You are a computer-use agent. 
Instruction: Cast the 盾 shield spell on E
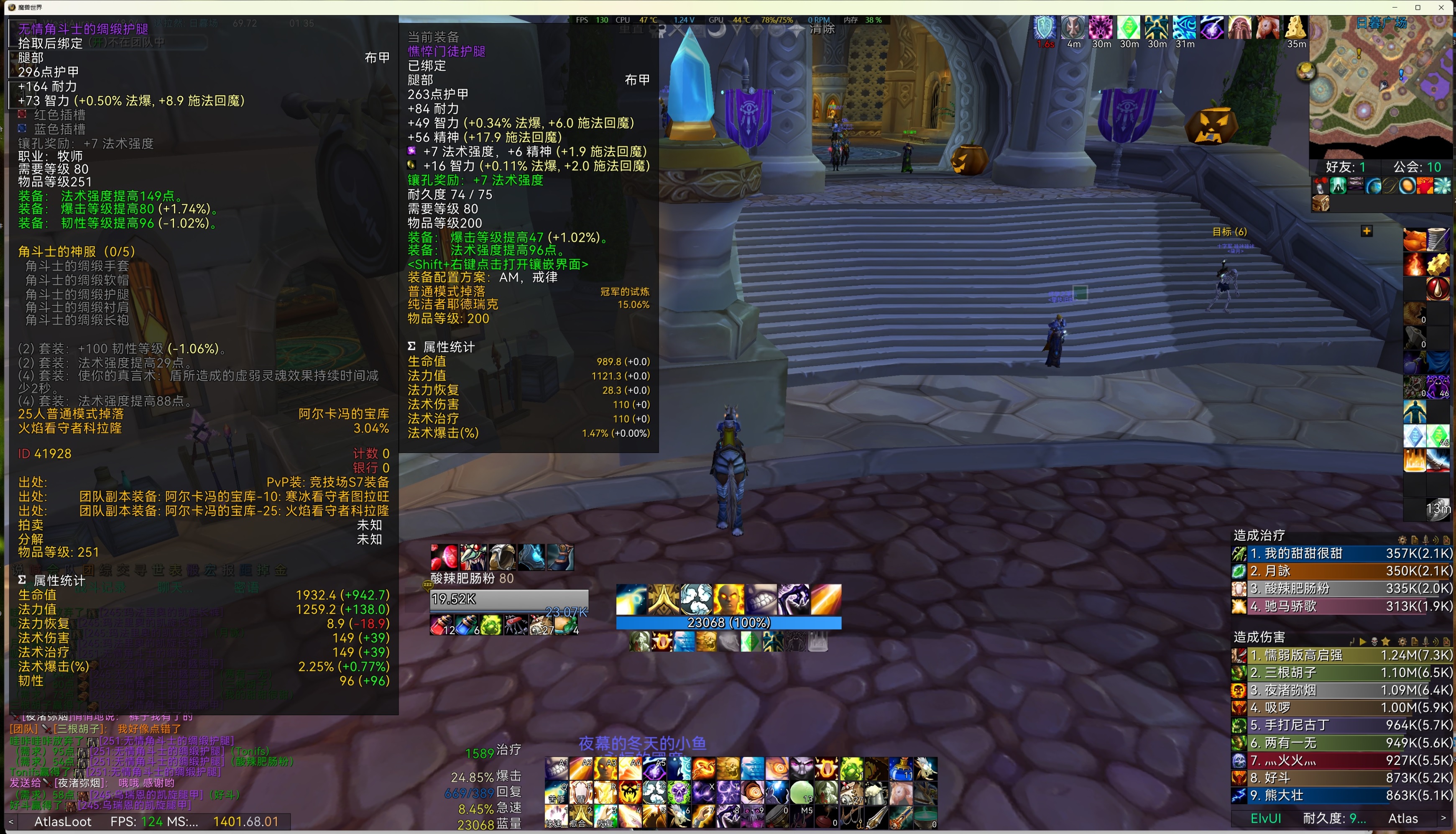[x=580, y=792]
